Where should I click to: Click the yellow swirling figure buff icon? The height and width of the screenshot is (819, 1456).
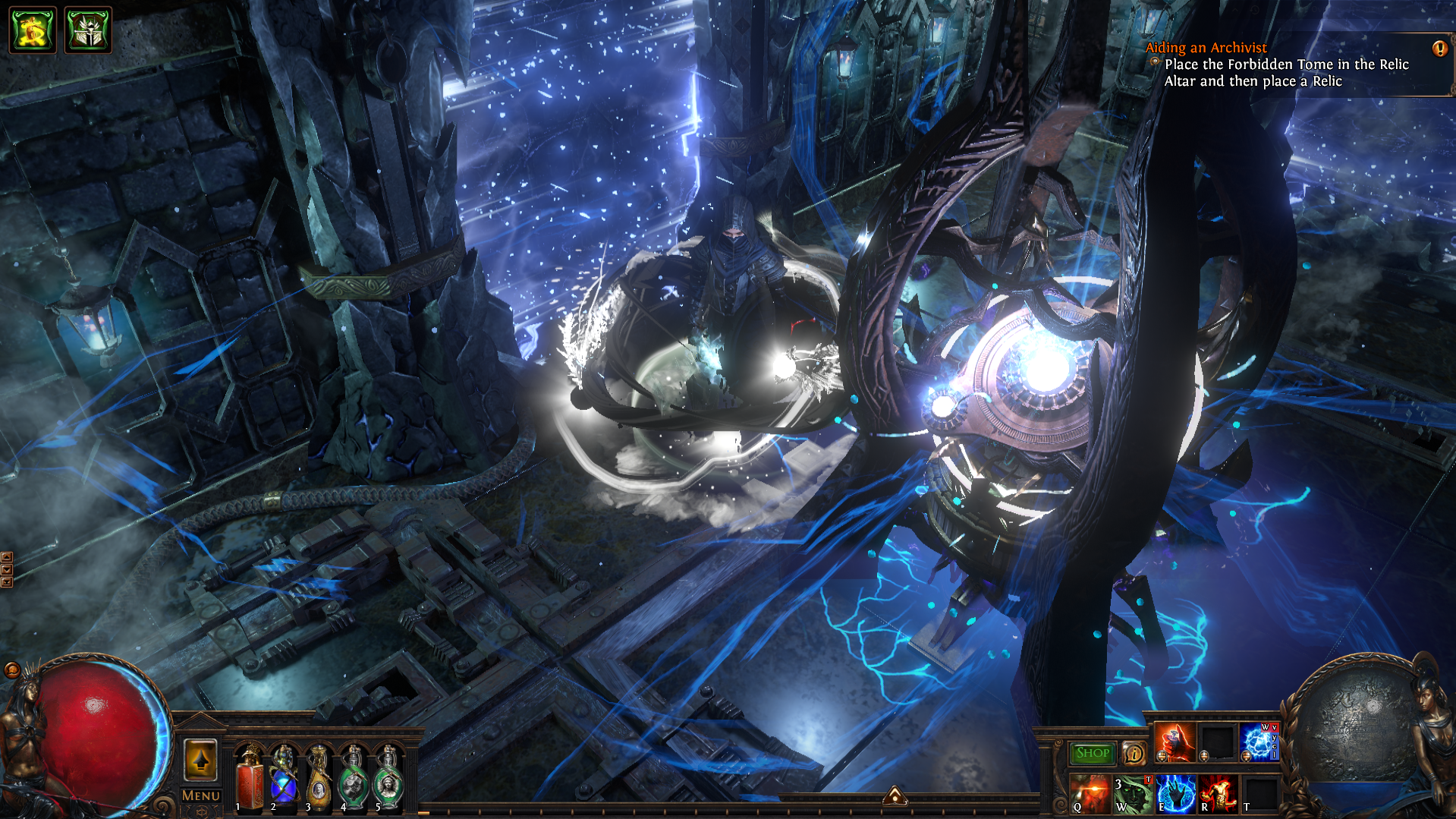click(x=33, y=30)
